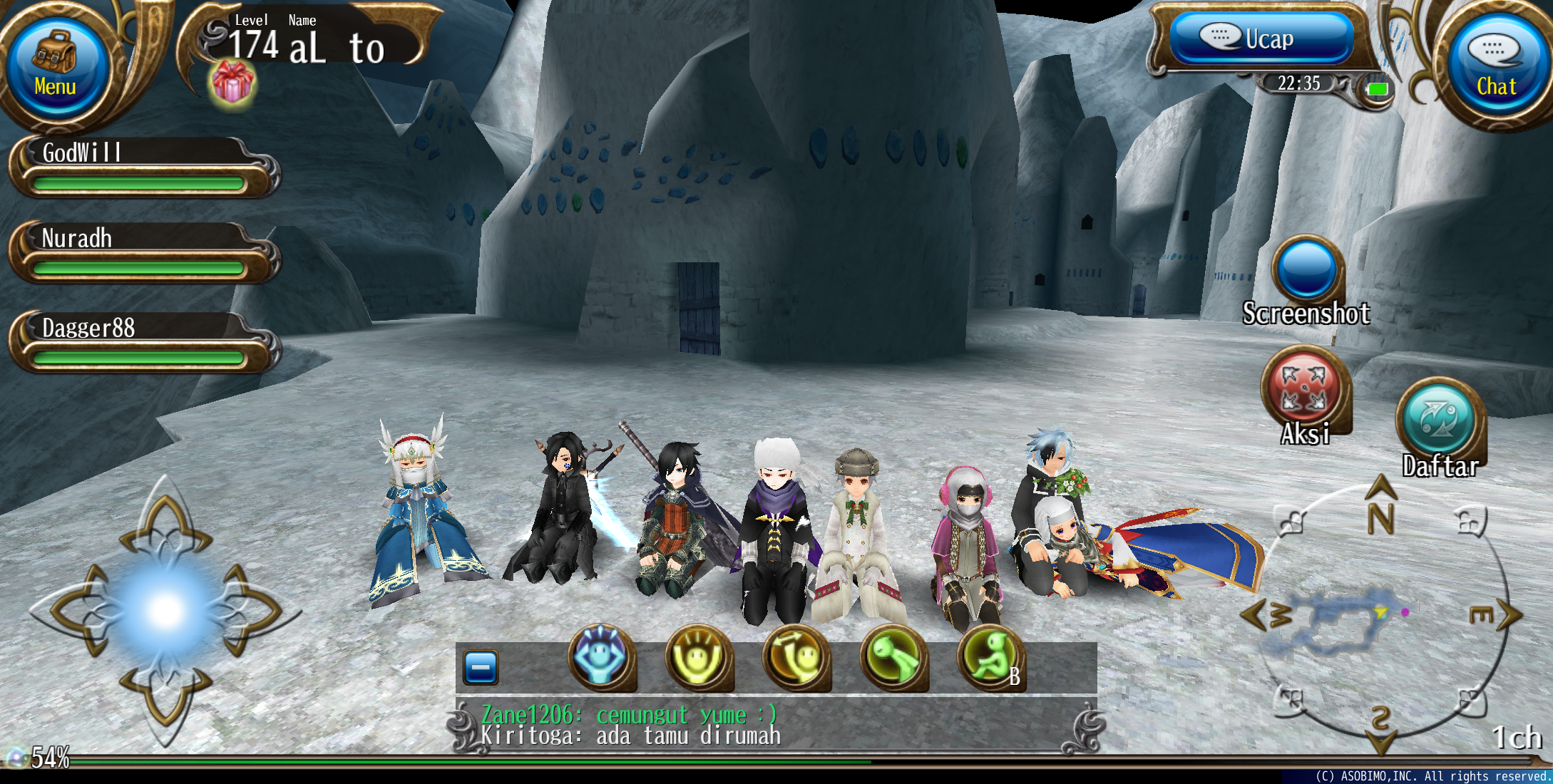
Task: Open the Chat window
Action: tap(1495, 69)
